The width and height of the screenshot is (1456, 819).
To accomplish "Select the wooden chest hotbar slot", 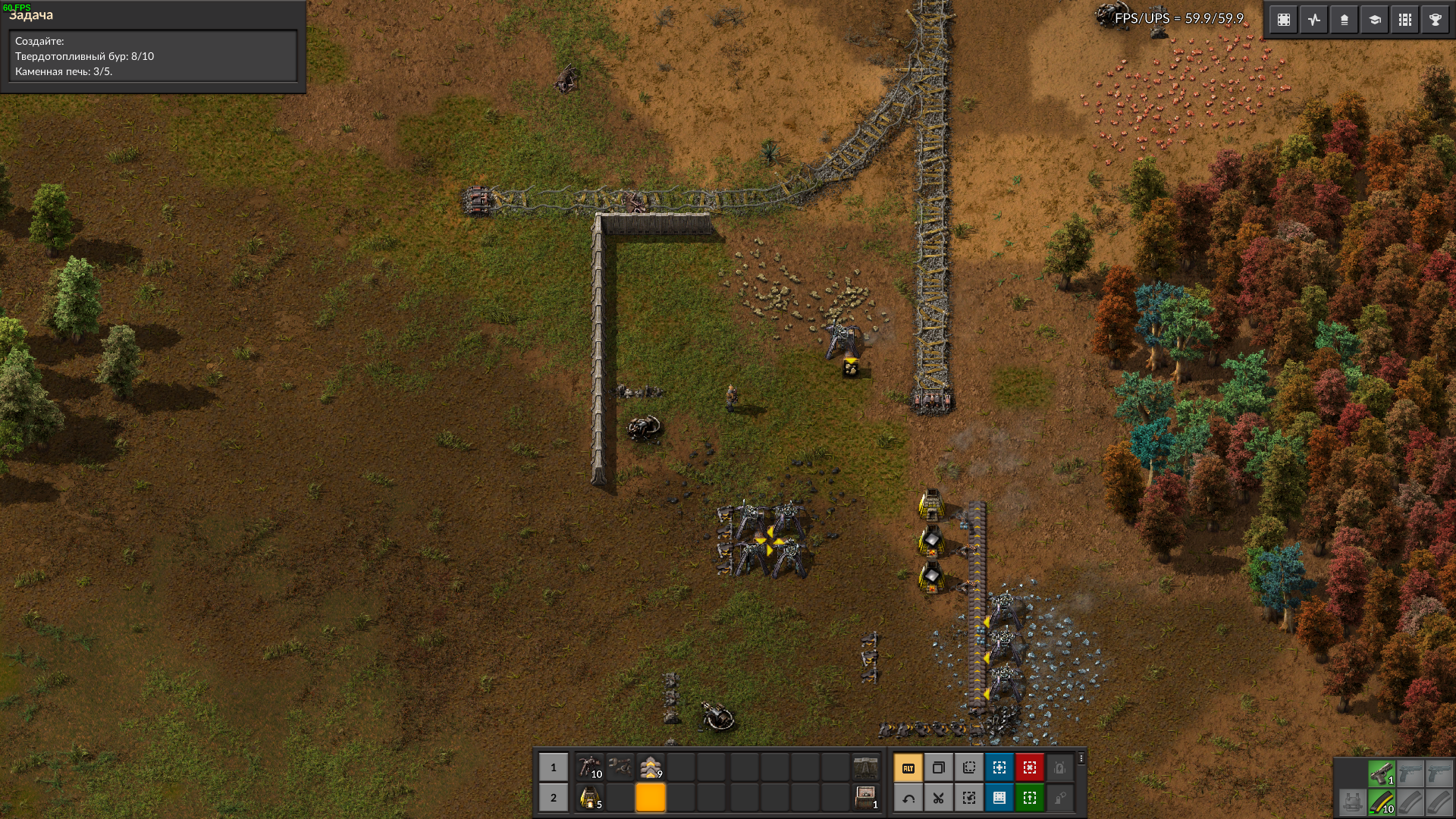I will click(x=865, y=798).
